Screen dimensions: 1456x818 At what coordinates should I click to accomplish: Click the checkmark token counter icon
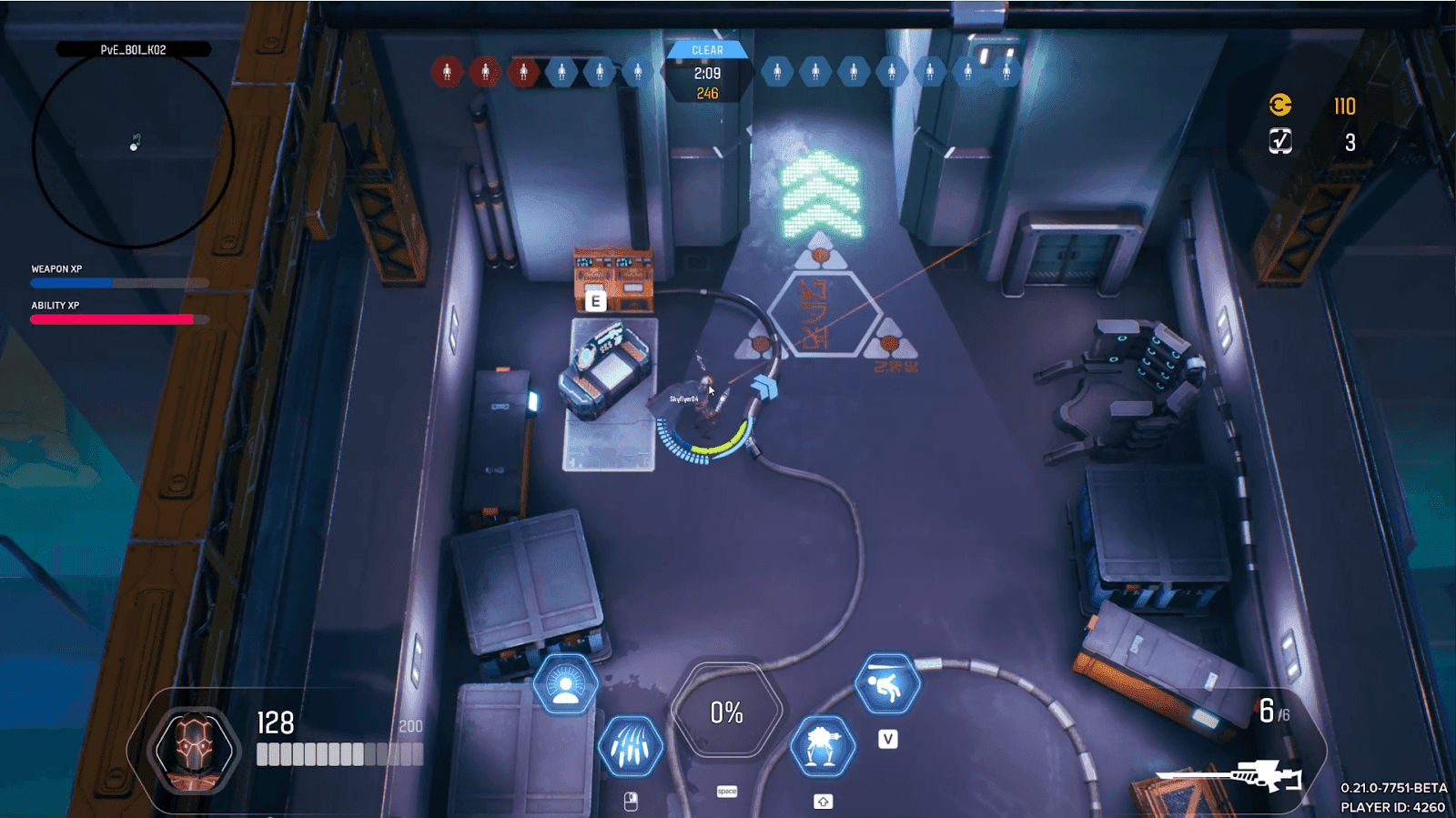click(1280, 141)
